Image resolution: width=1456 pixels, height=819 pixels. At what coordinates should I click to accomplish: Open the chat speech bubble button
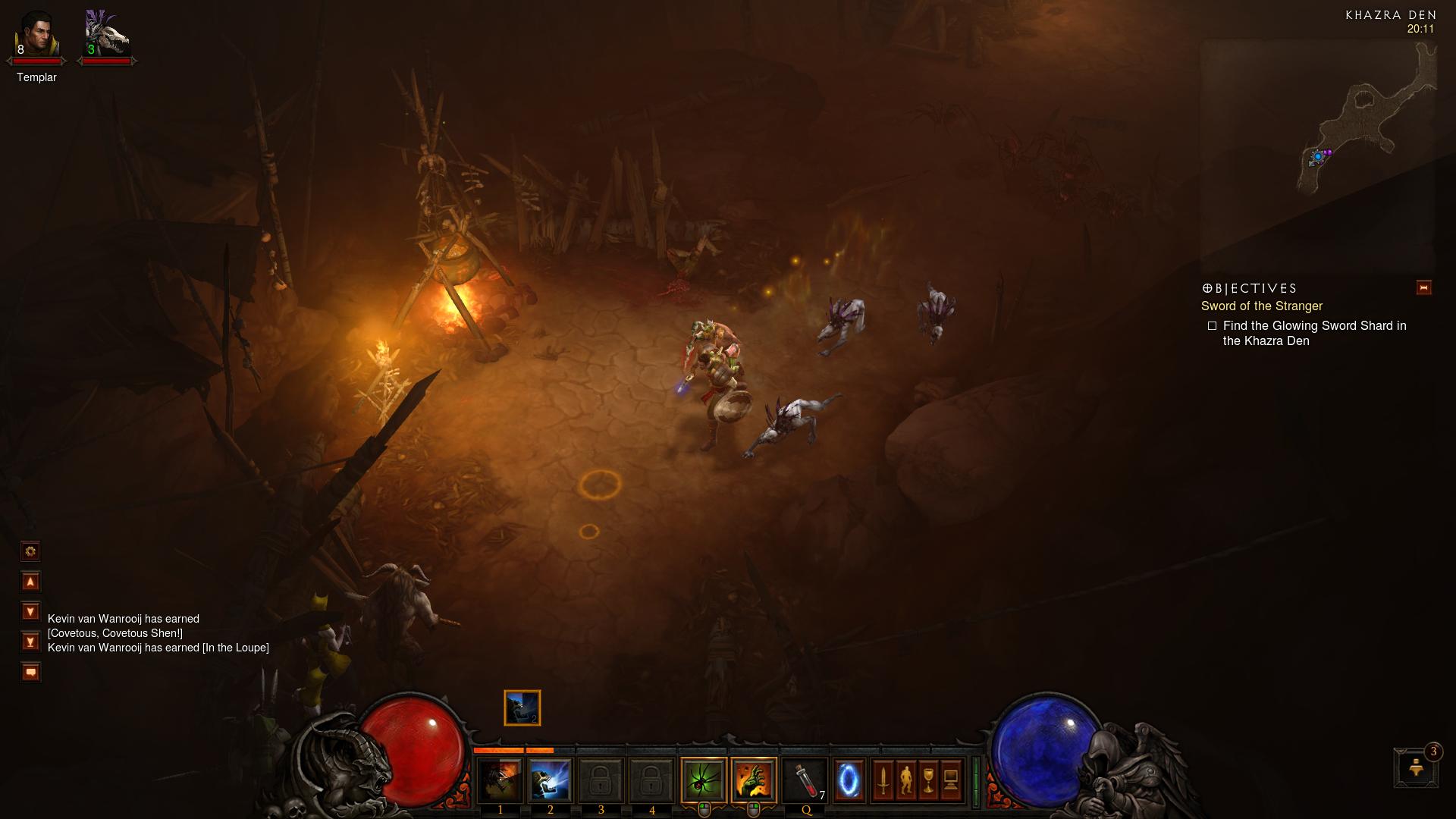pos(30,672)
